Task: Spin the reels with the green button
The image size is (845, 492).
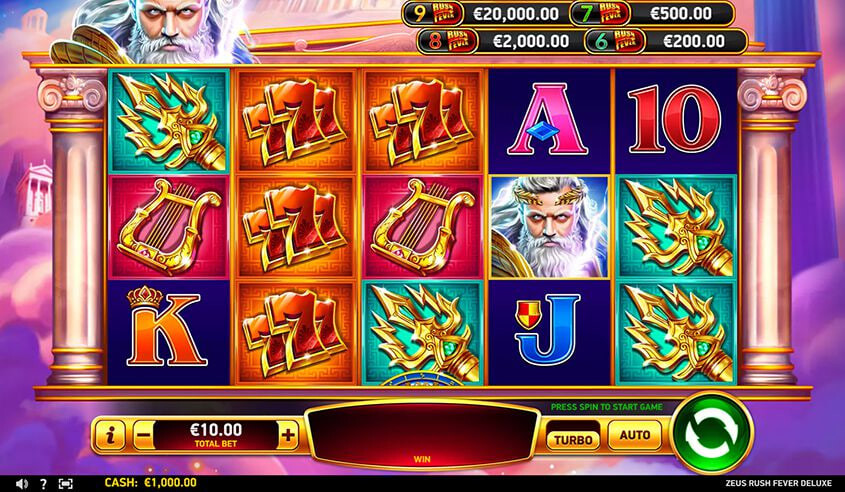Action: pos(712,434)
